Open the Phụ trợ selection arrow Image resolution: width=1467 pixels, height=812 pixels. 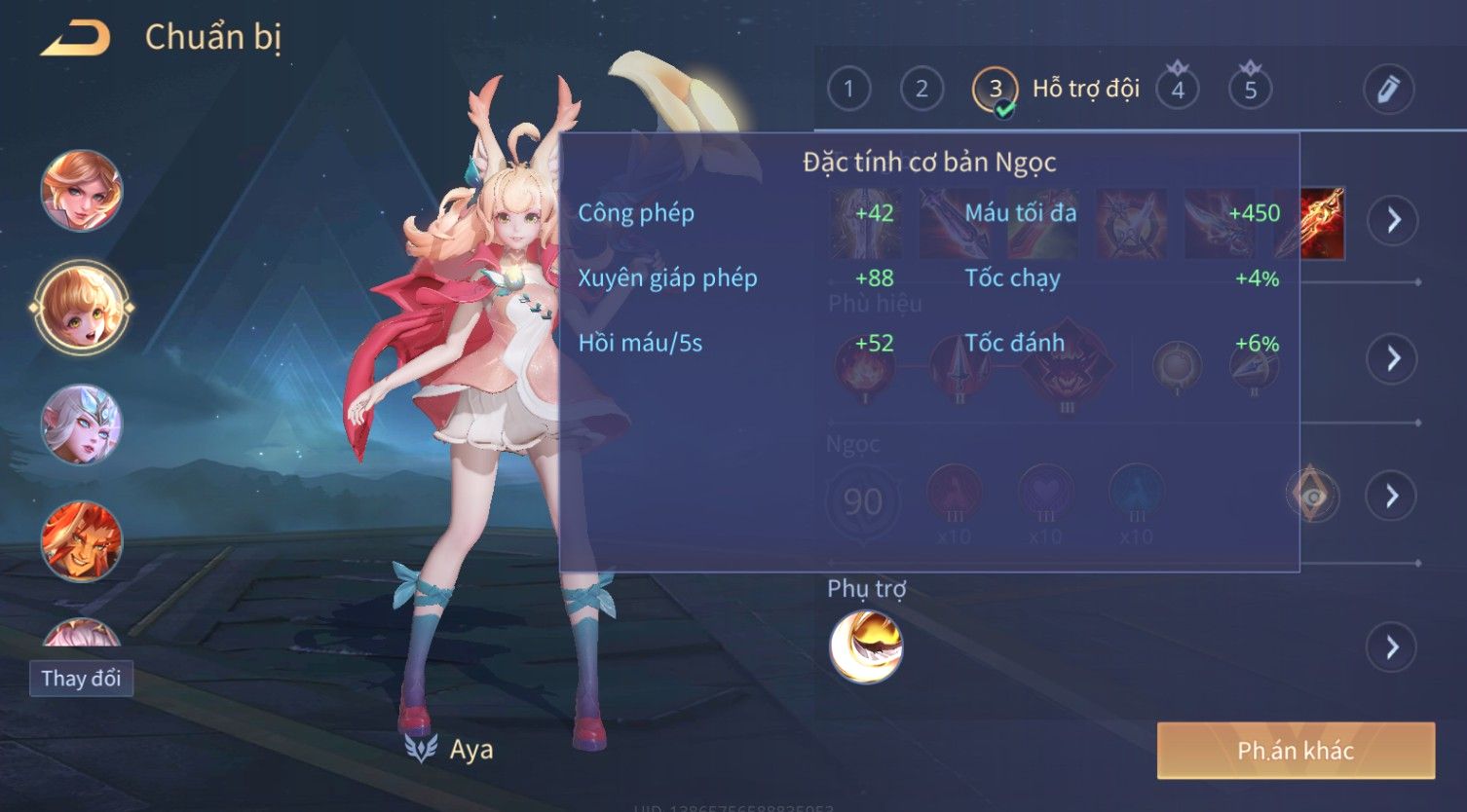[x=1393, y=646]
